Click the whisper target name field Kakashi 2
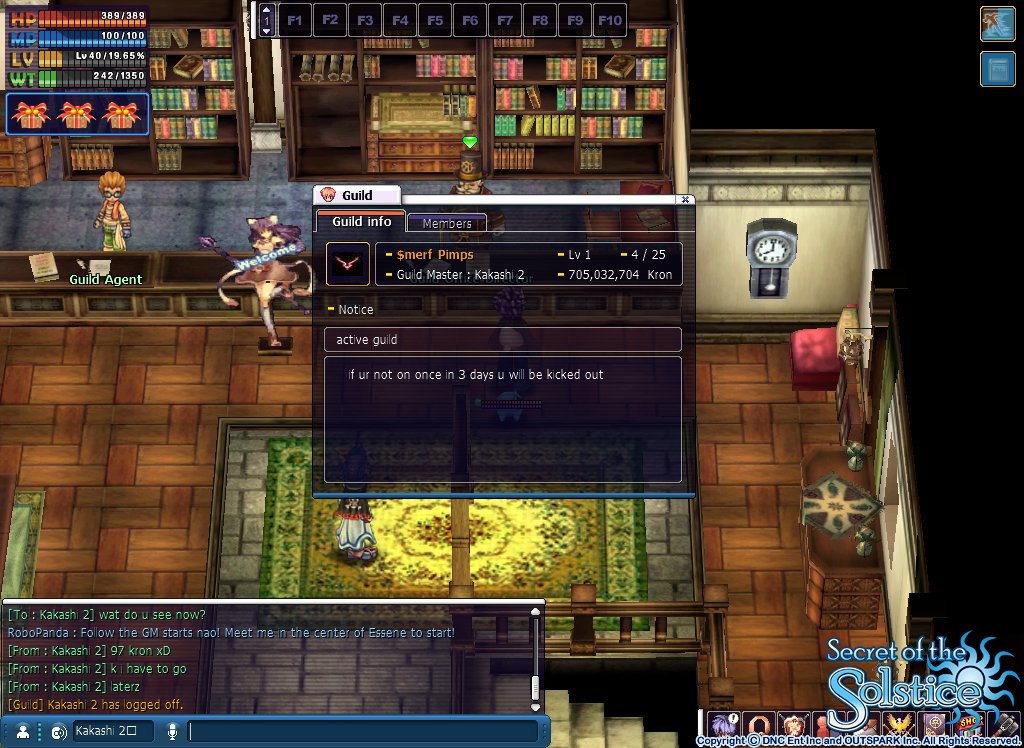 point(112,731)
